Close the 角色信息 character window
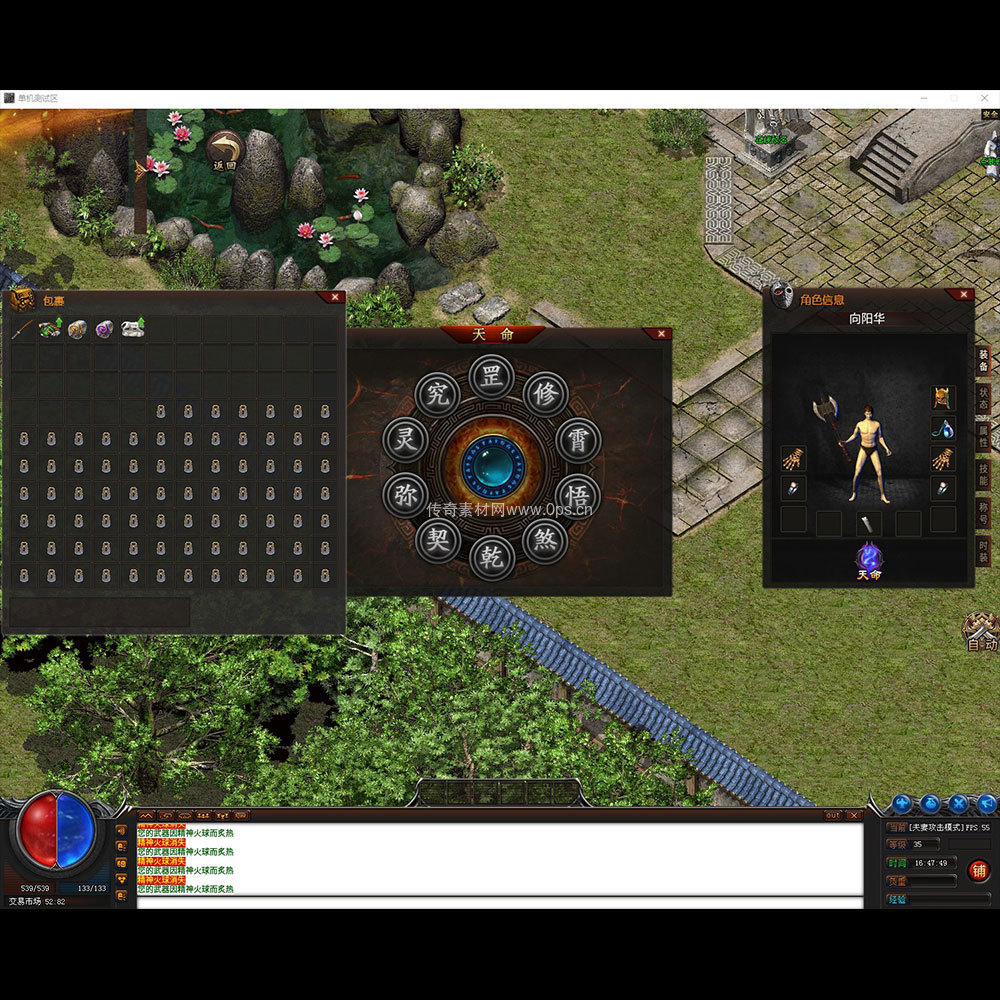Screen dimensions: 1000x1000 [x=963, y=295]
